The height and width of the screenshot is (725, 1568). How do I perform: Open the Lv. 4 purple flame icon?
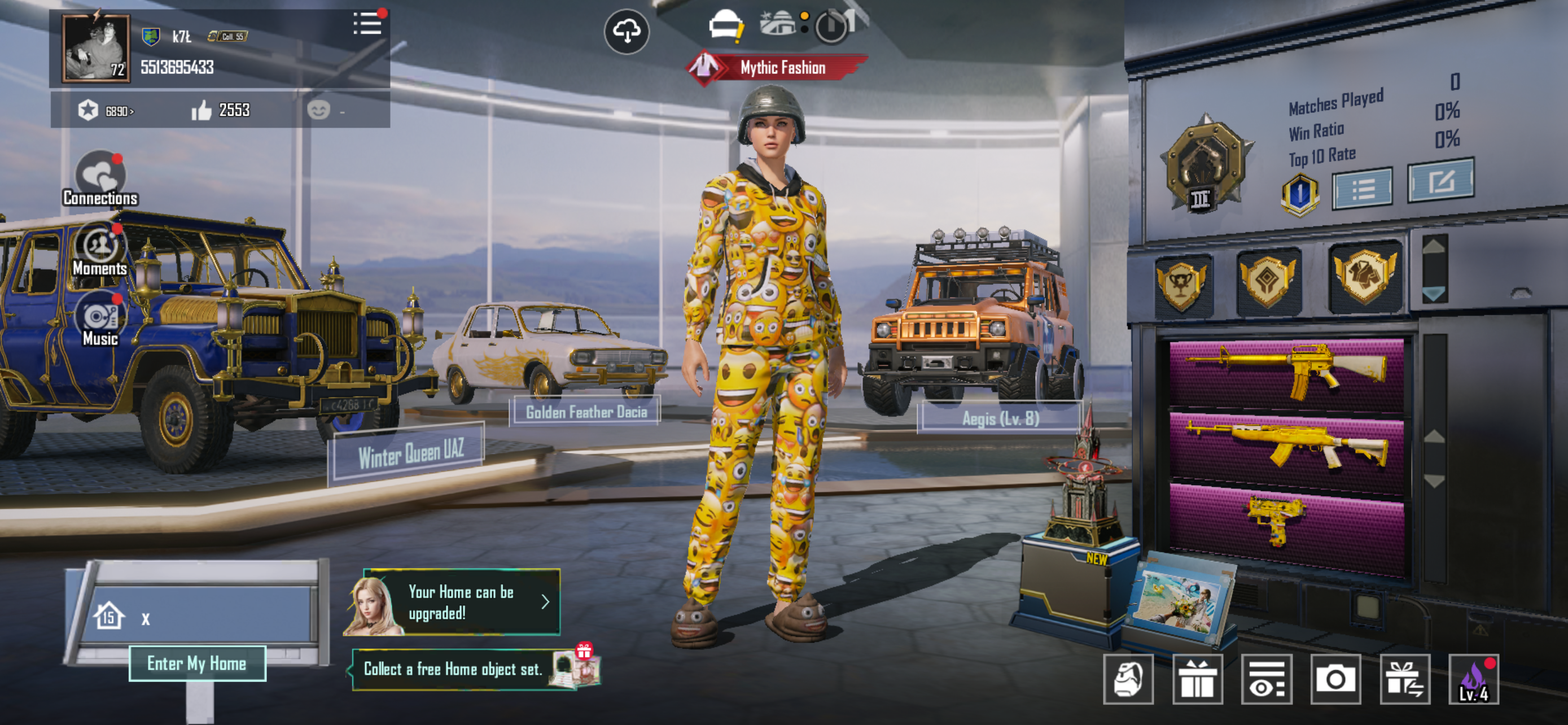1473,679
